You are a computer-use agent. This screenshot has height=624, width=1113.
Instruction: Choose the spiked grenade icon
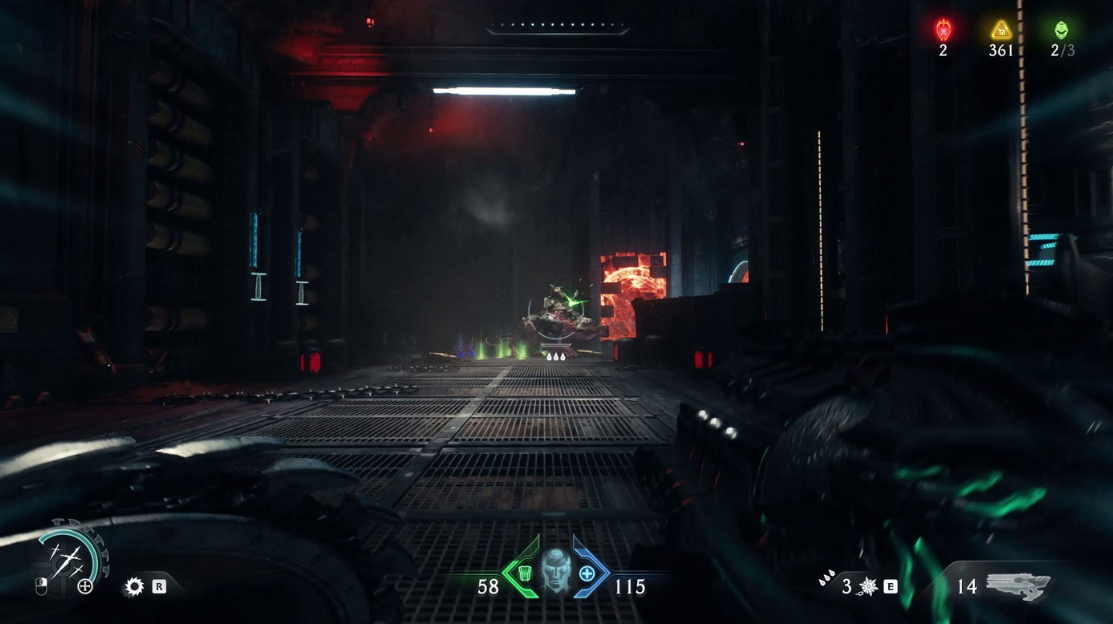click(x=866, y=586)
